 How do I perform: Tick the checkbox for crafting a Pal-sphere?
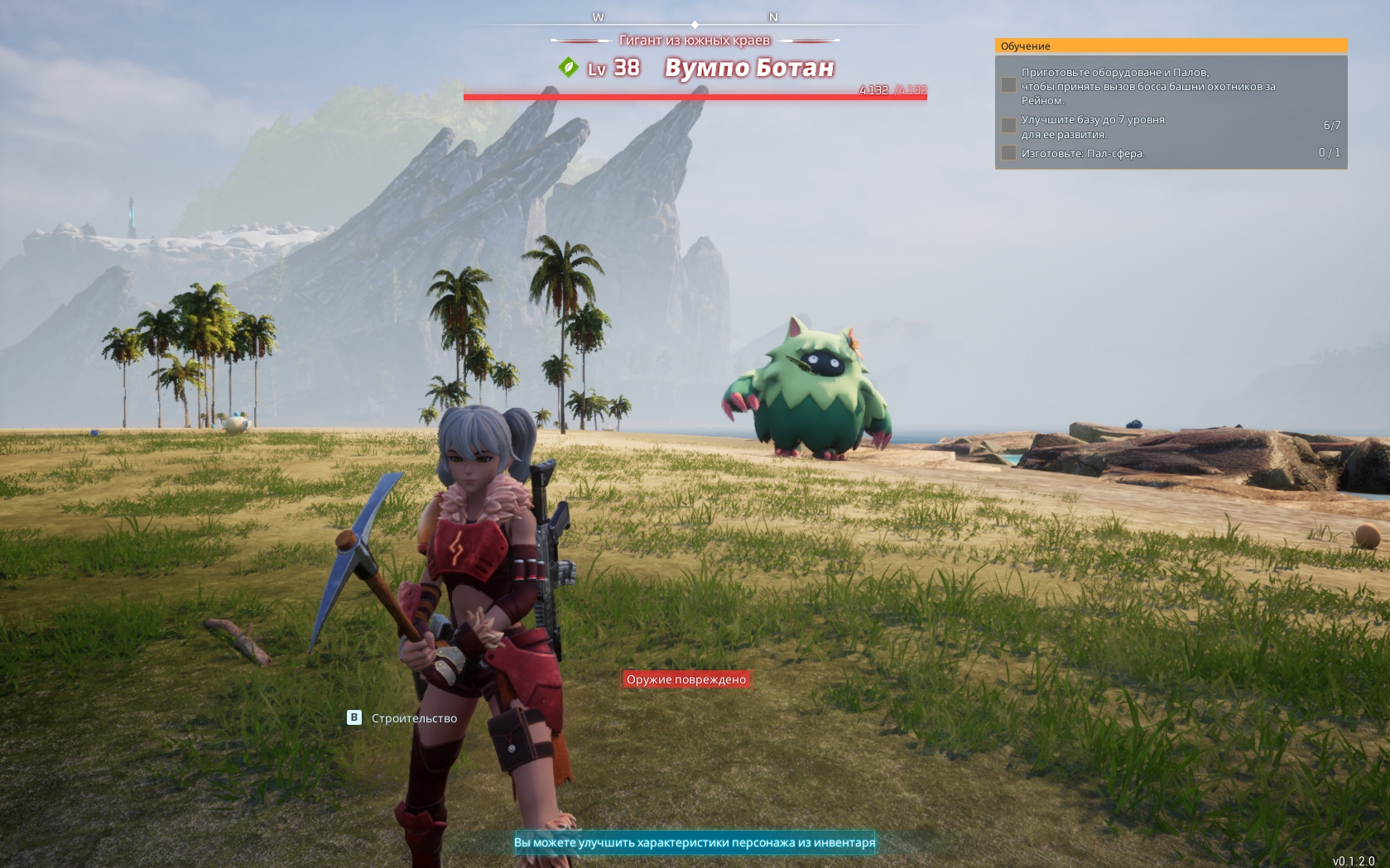pyautogui.click(x=1008, y=153)
